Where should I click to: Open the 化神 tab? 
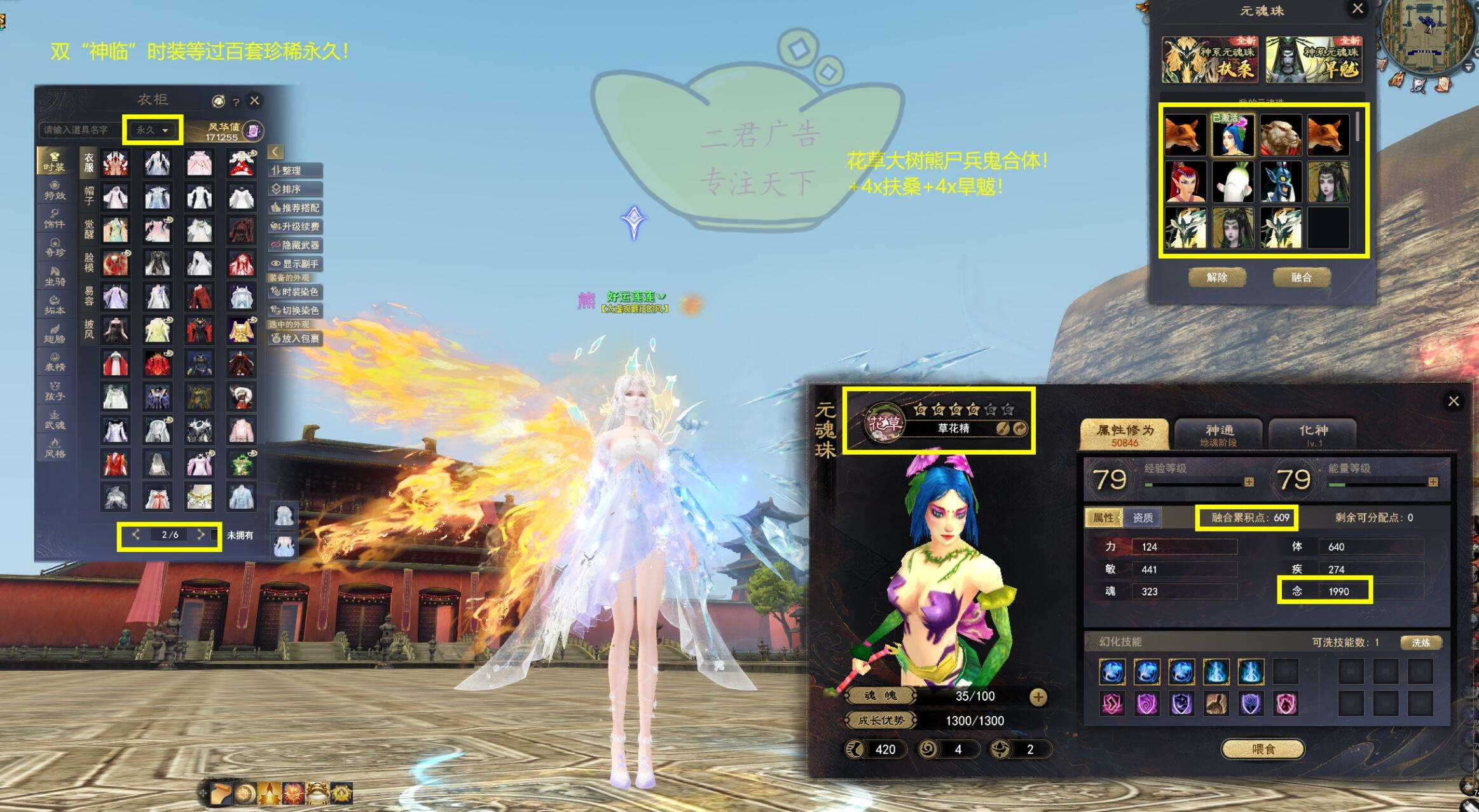1313,434
